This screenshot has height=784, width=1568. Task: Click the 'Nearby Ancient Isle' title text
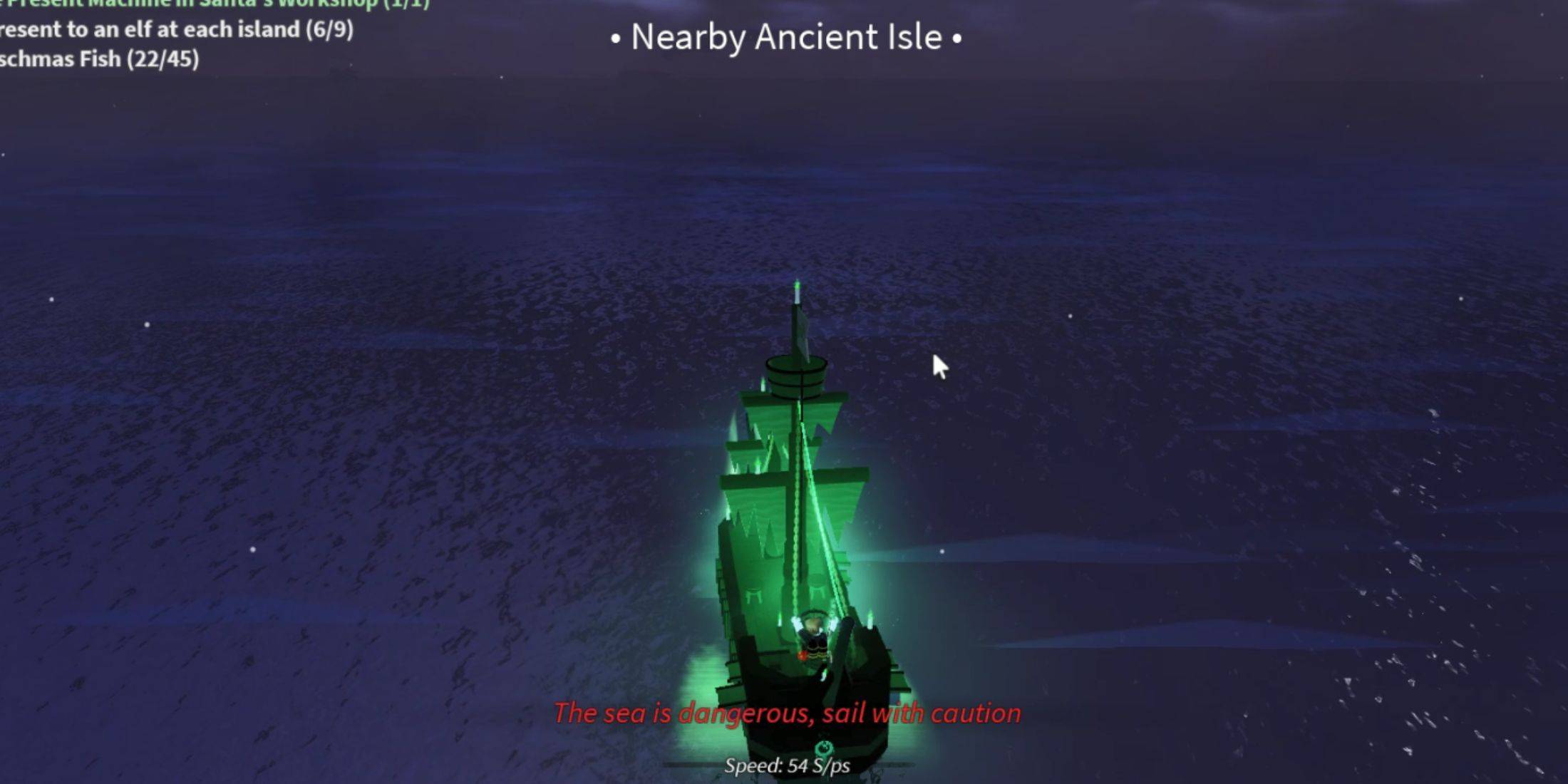point(785,37)
